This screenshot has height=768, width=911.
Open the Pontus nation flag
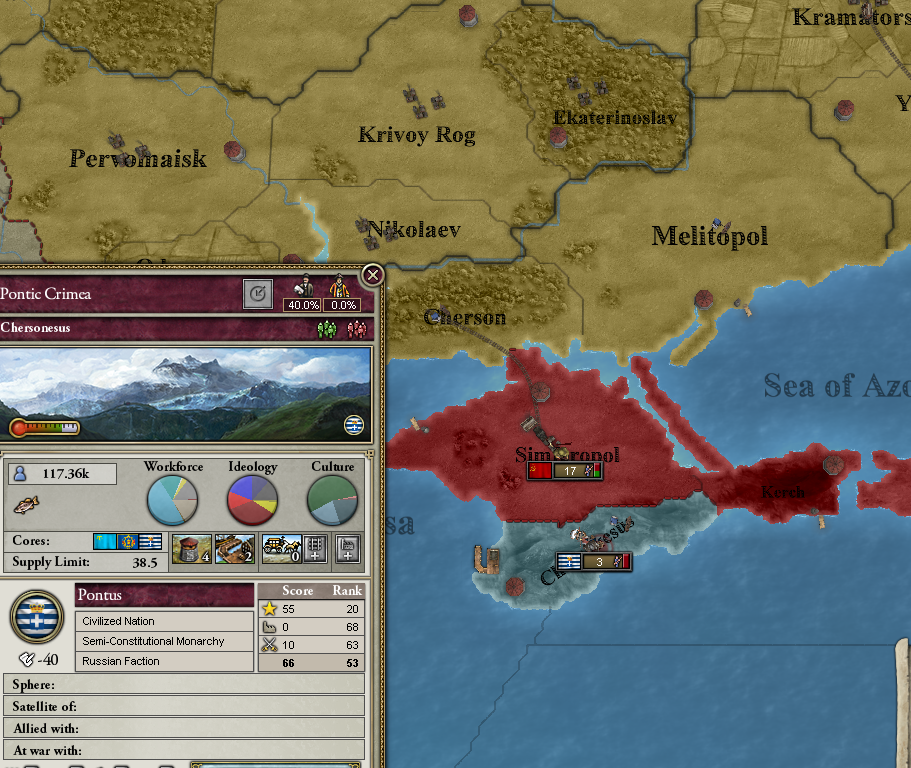(x=37, y=616)
